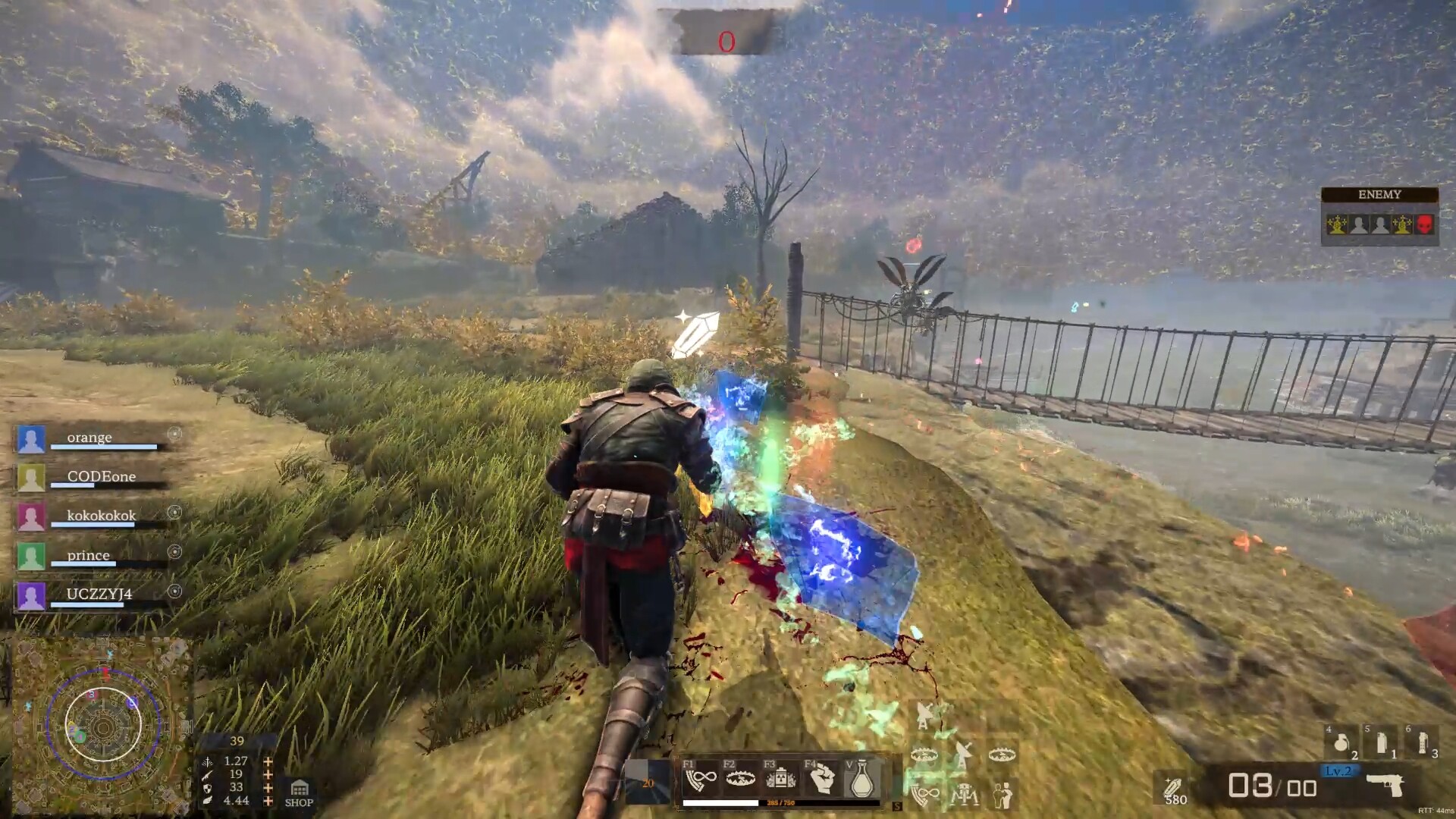Click the red skull icon on ENEMY panel
Screen dimensions: 1456x819
[x=1425, y=224]
